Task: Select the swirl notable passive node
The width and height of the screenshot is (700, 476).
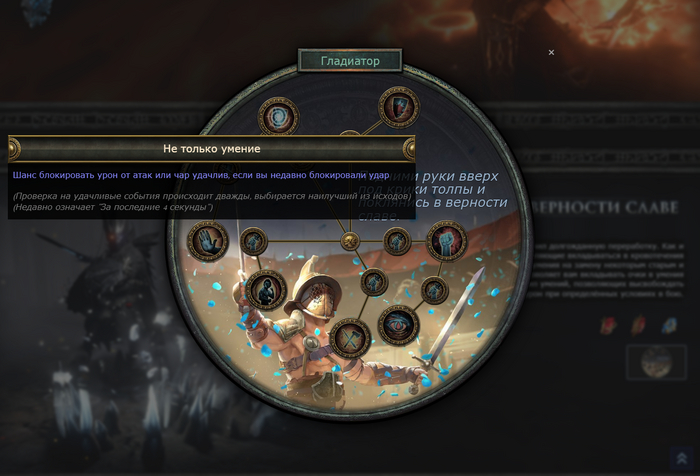Action: tap(279, 114)
